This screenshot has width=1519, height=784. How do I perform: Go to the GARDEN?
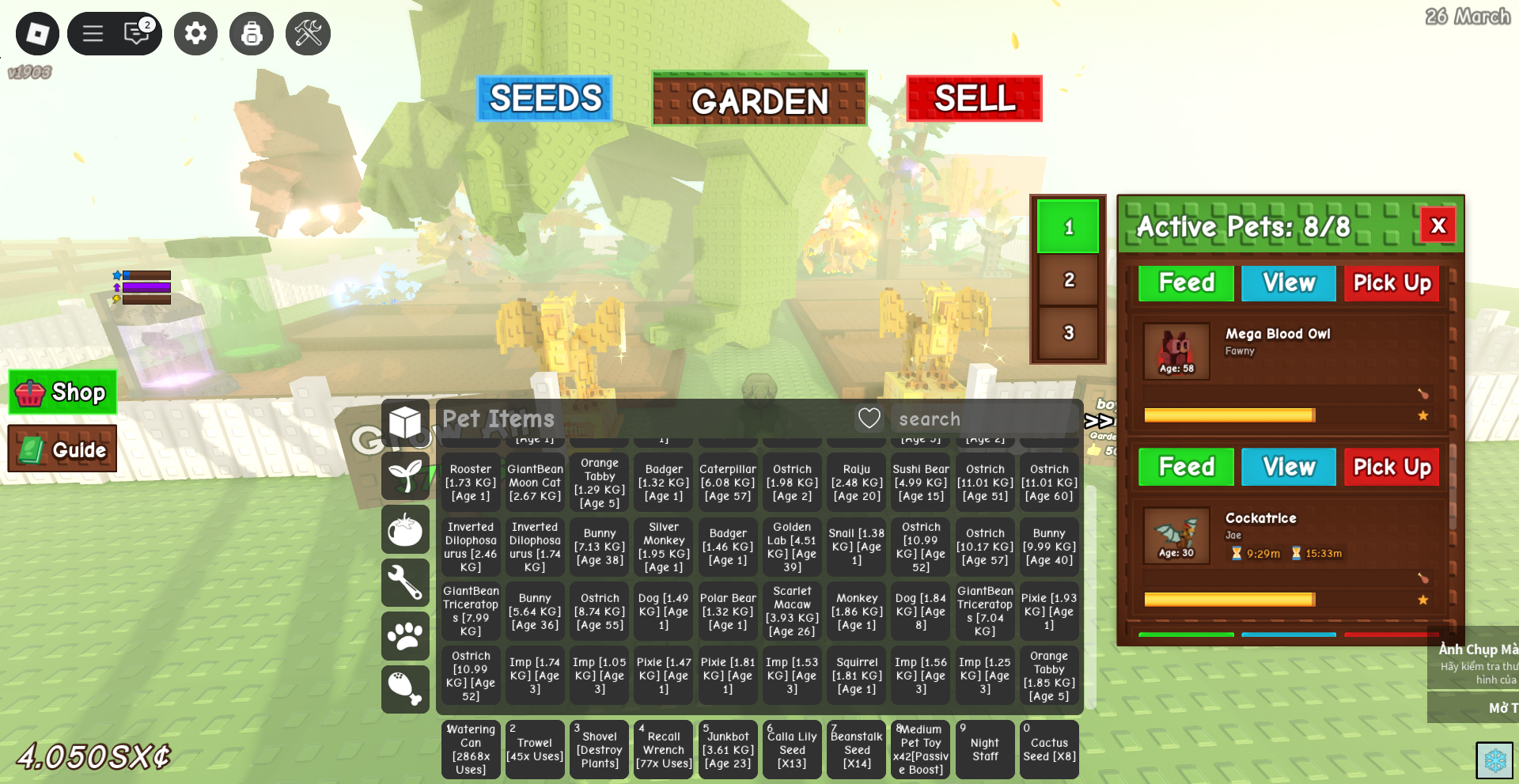tap(759, 99)
